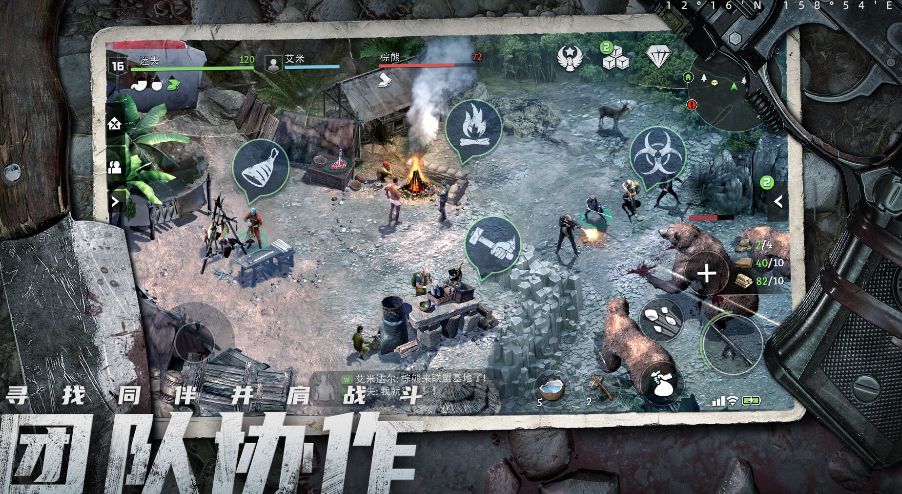The image size is (902, 494).
Task: Select the red alert marker on minimap
Action: 691,104
